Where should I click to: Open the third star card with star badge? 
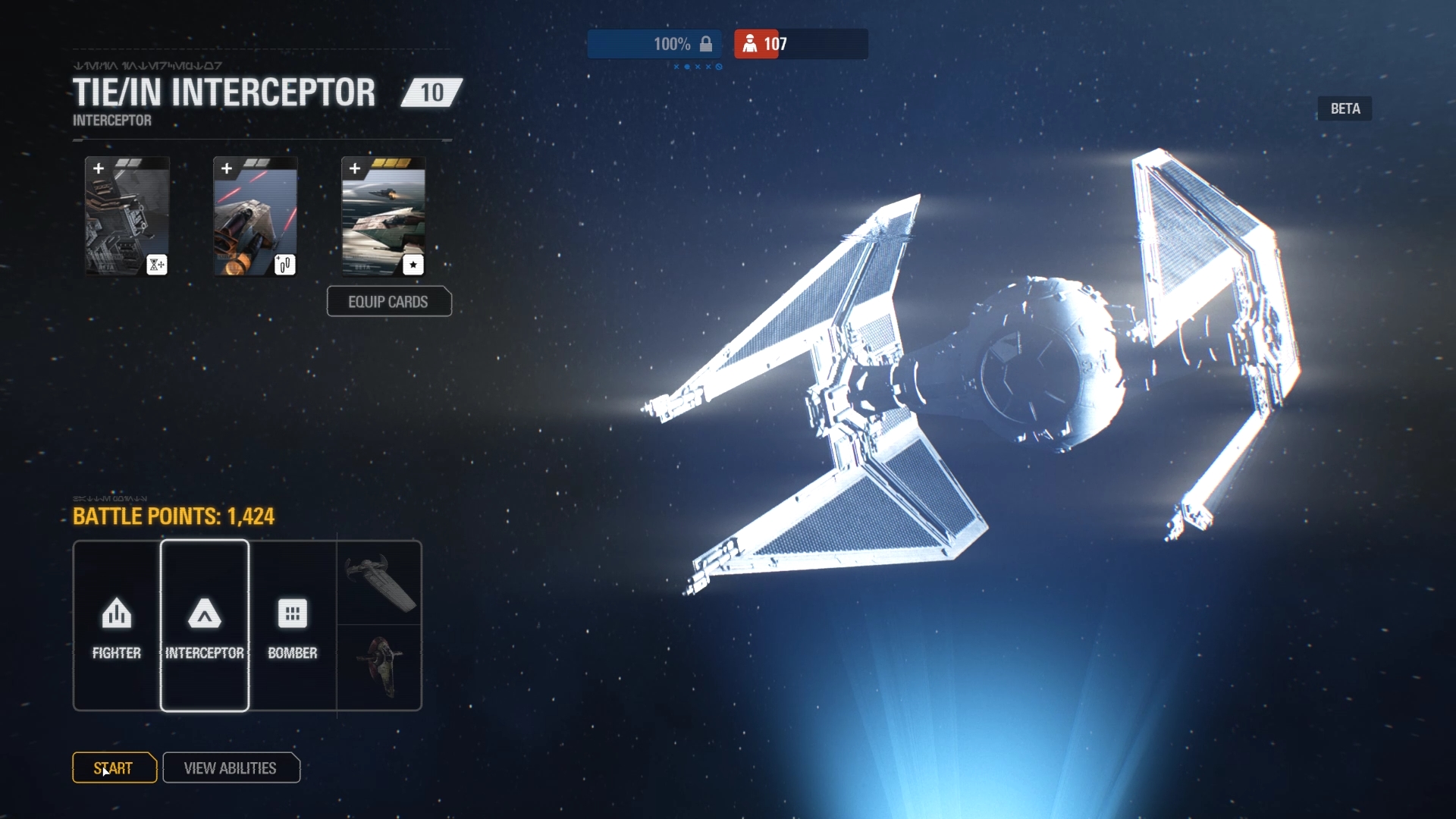tap(384, 217)
